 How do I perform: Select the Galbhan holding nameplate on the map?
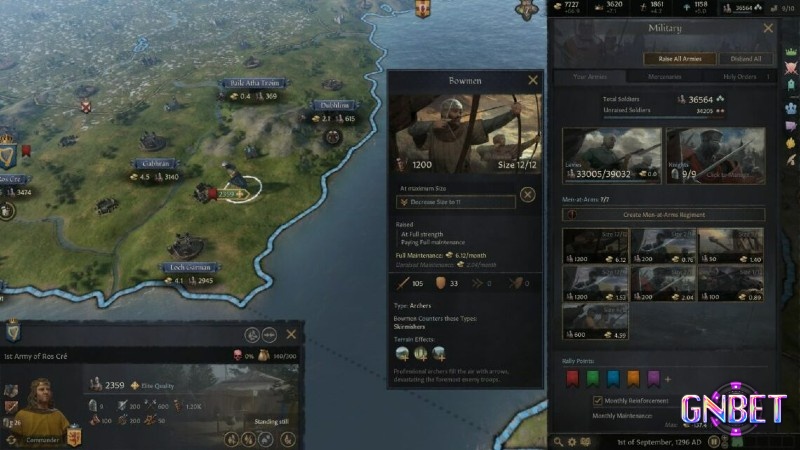(x=155, y=163)
